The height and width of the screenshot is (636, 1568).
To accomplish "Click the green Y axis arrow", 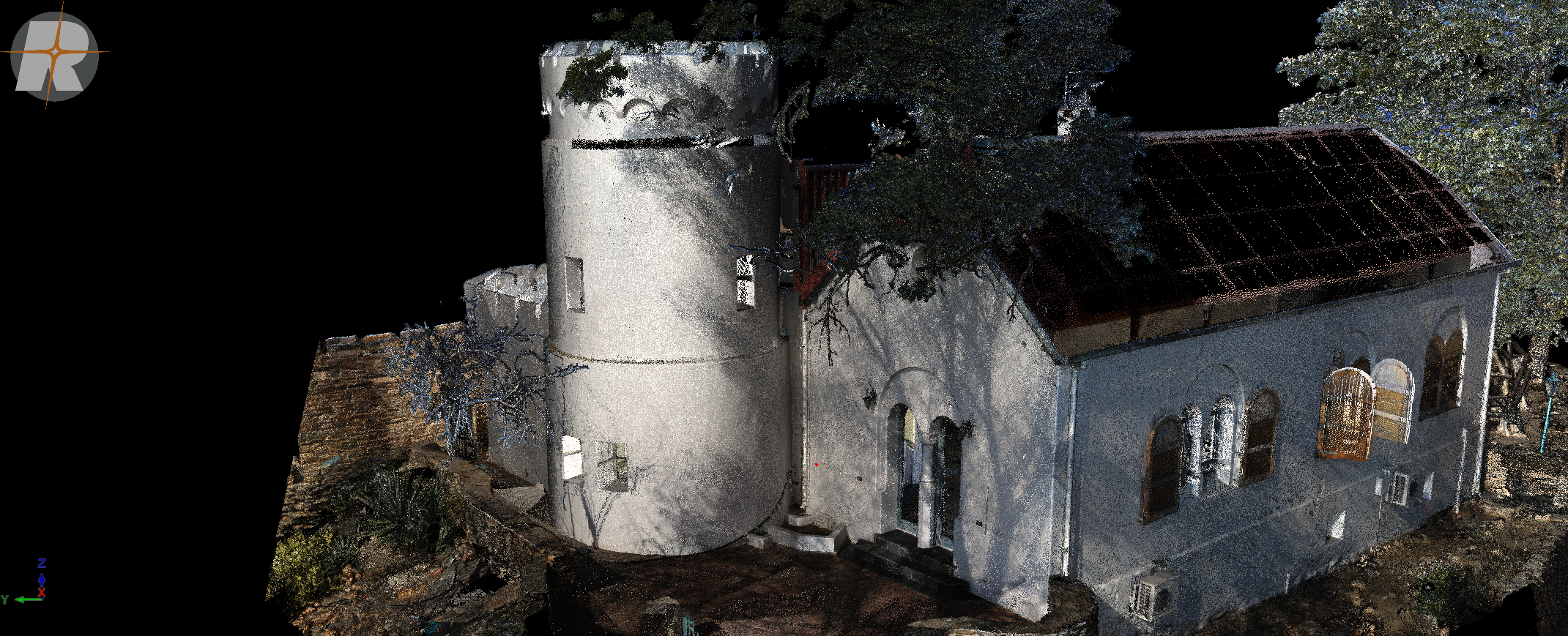I will [21, 599].
